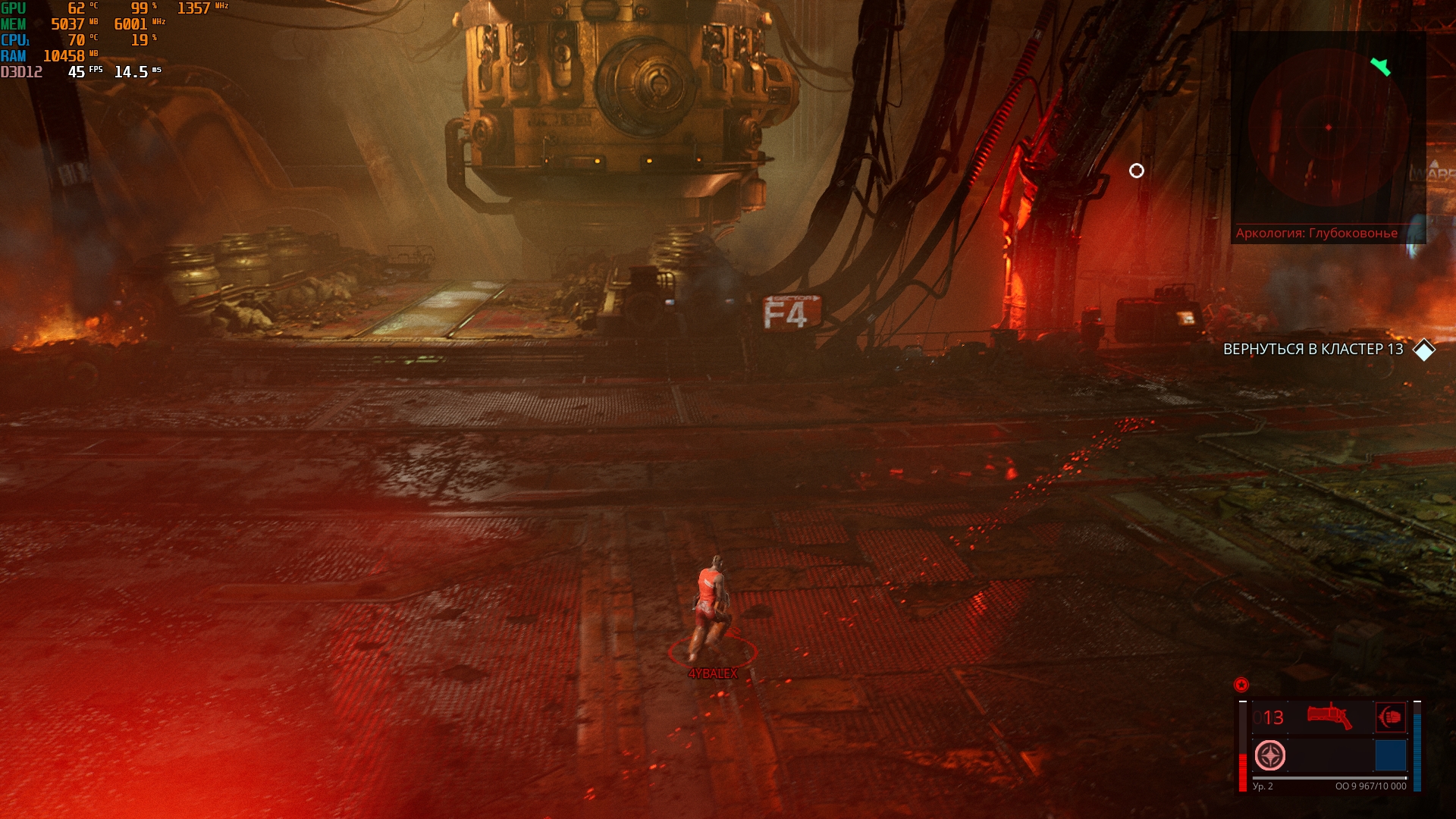Viewport: 1456px width, 819px height.
Task: Use the round pink tactical item icon
Action: (1270, 756)
